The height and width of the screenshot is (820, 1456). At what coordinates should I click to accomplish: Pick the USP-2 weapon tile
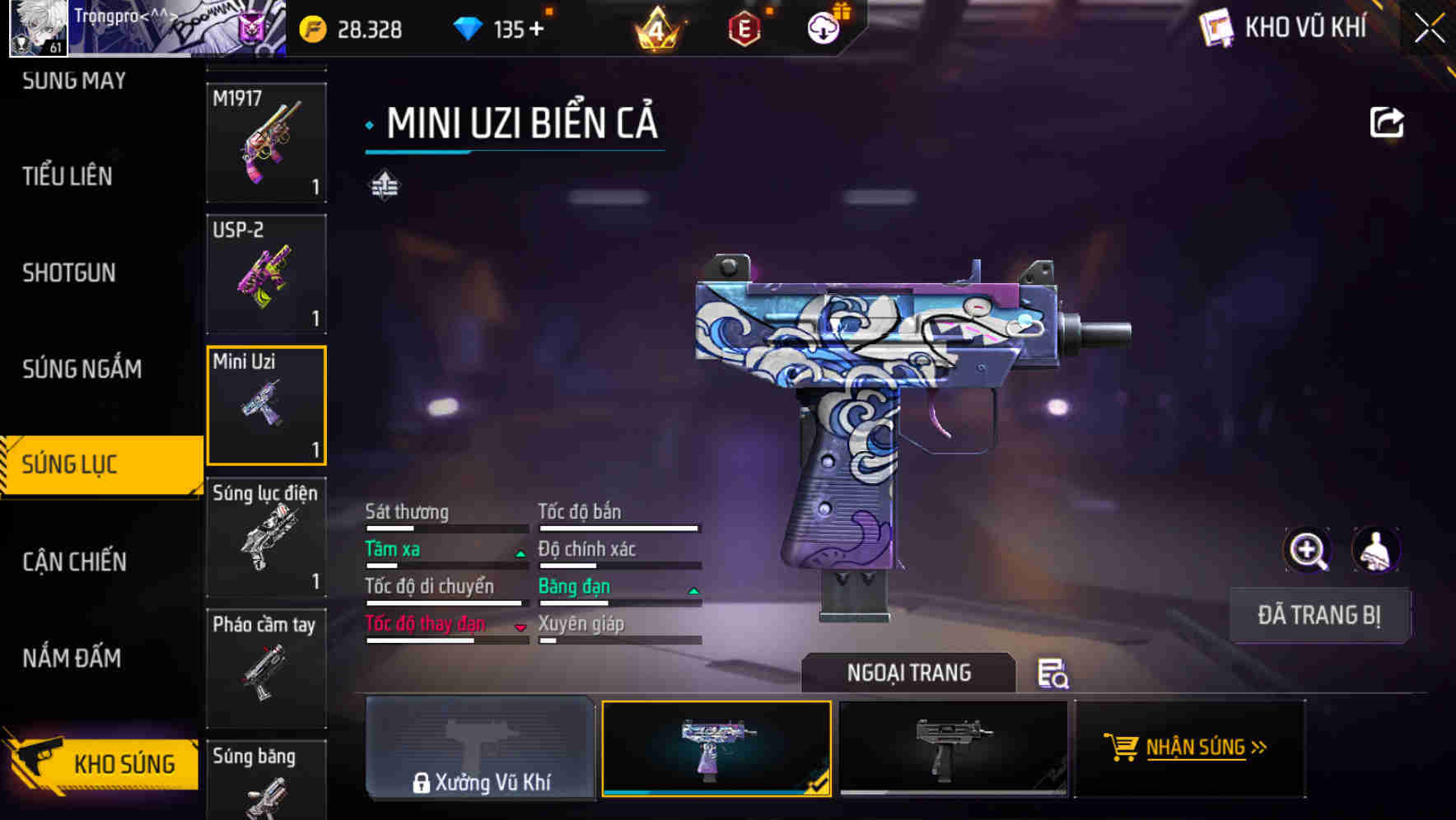[266, 273]
